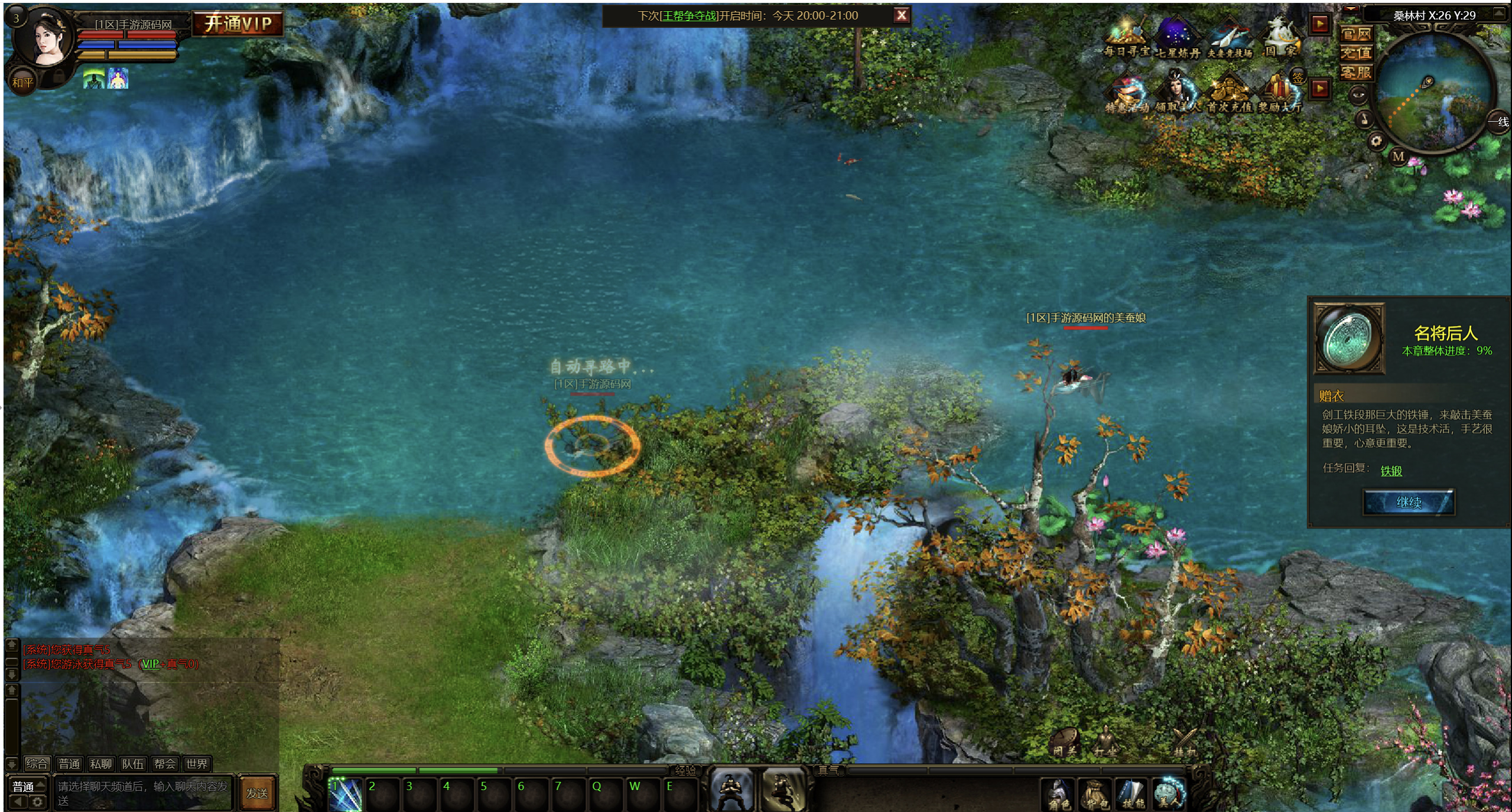Open the 官网 official site button
Image resolution: width=1512 pixels, height=812 pixels.
1355,34
